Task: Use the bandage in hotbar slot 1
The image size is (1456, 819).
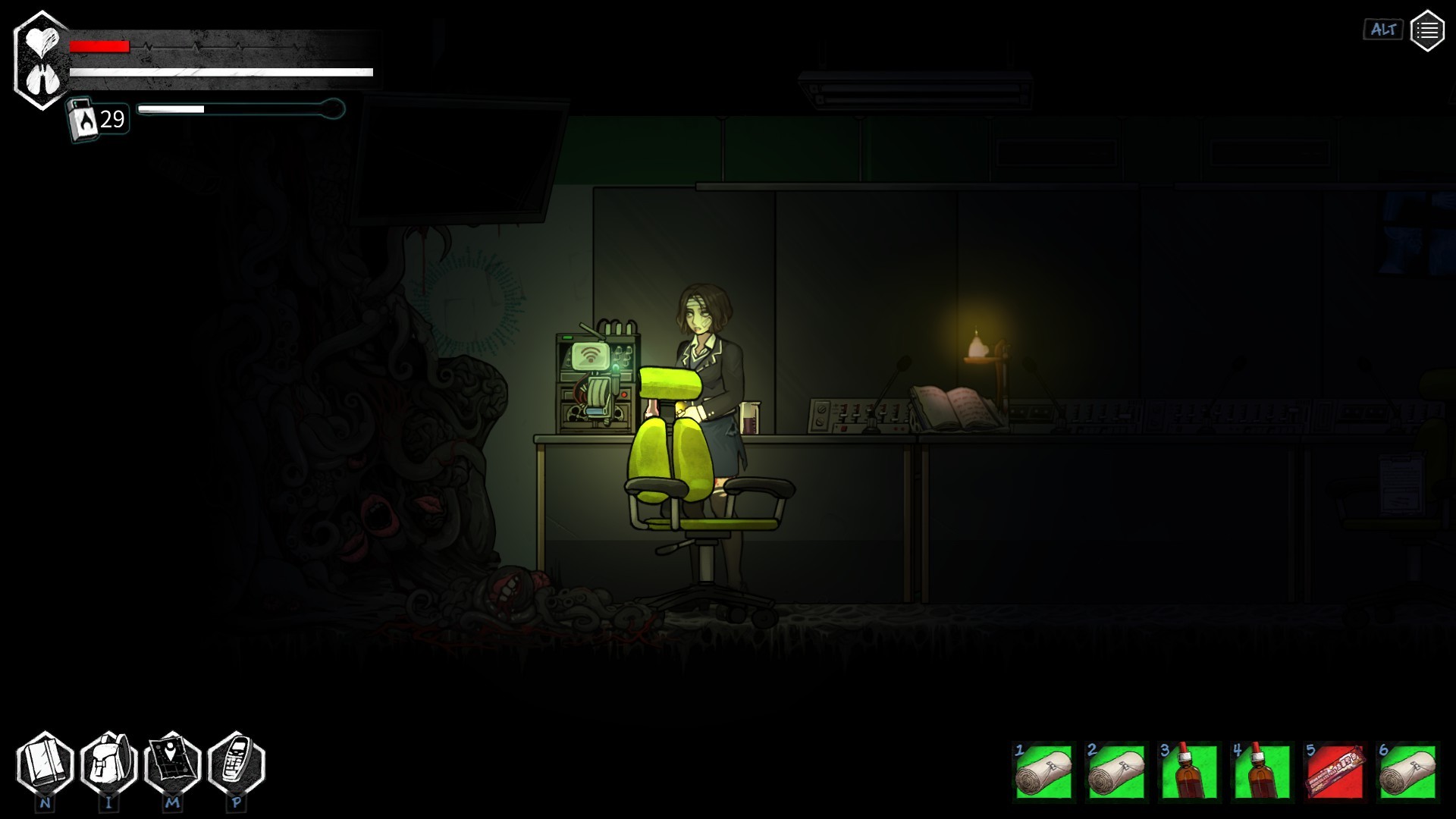Action: 1043,772
